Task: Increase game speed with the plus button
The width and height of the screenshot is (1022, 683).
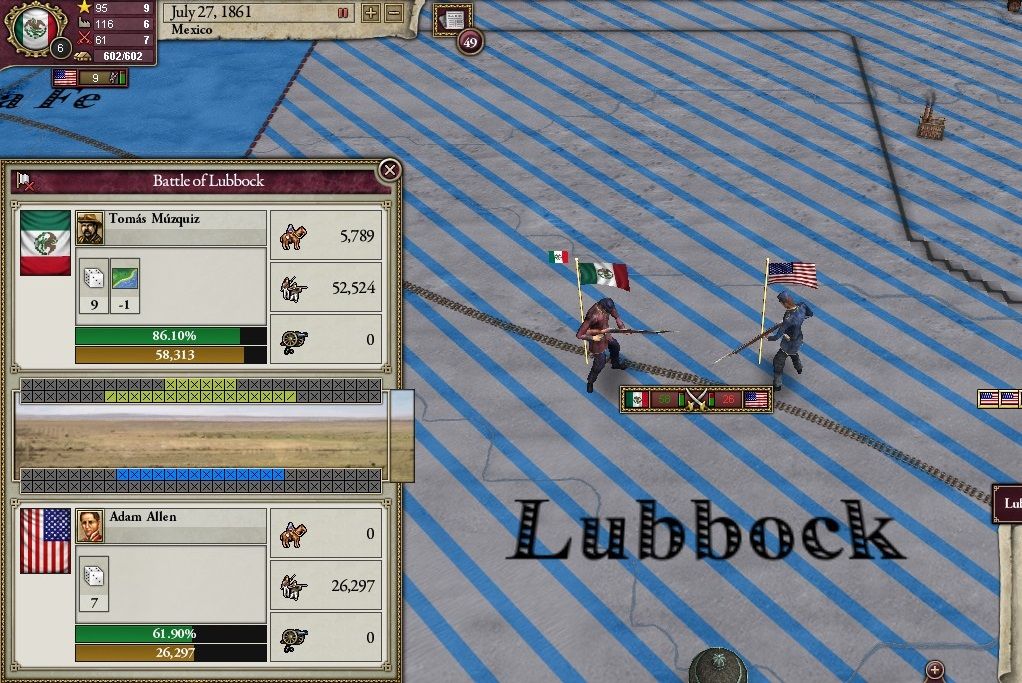Action: [371, 13]
